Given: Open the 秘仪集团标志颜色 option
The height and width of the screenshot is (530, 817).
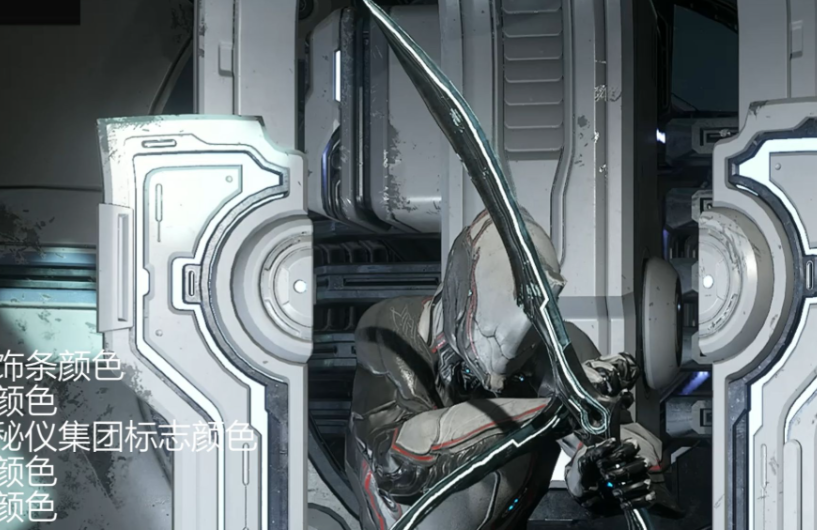Looking at the screenshot, I should click(x=128, y=437).
